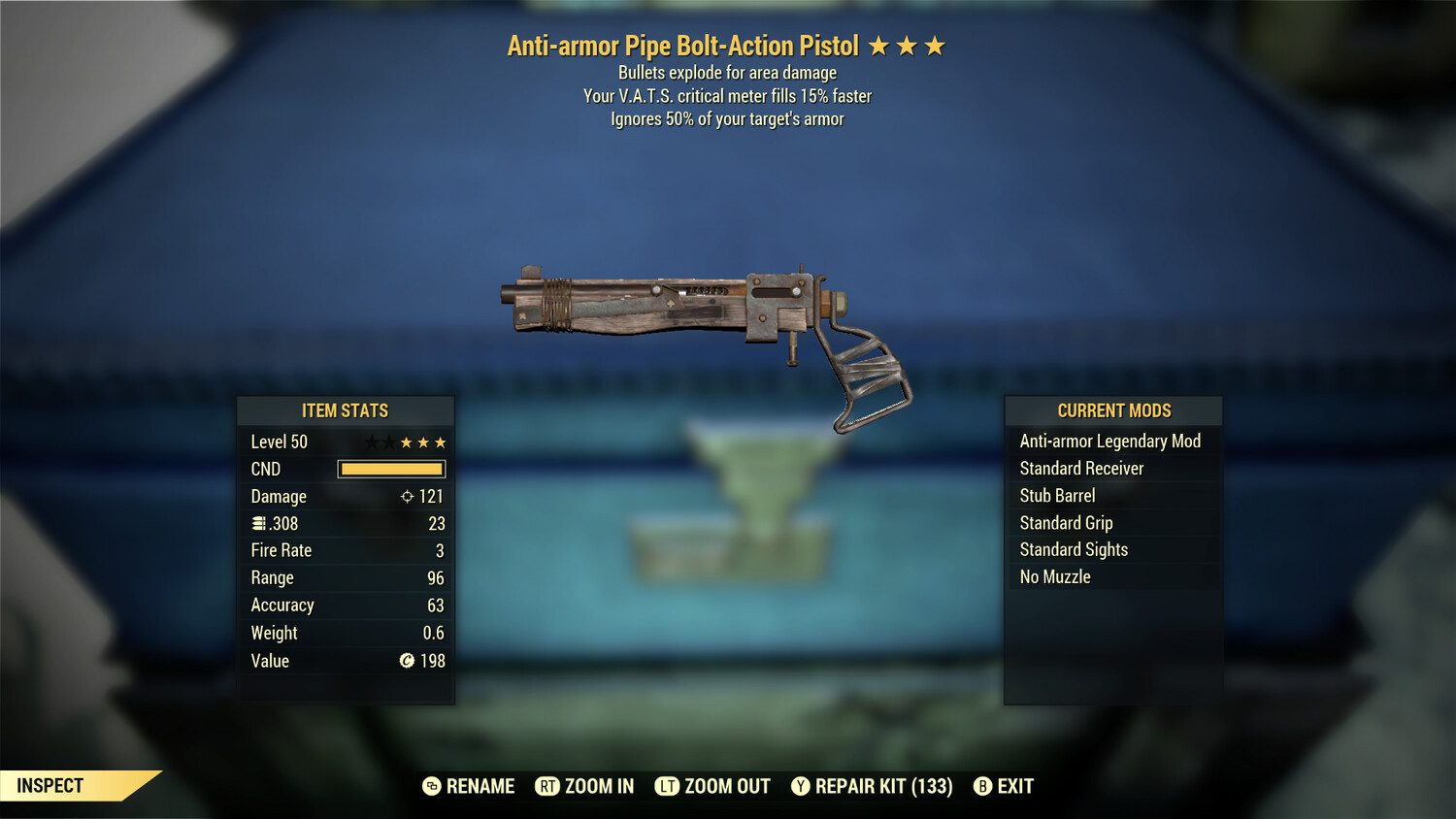Click the RENAME button label

(481, 786)
